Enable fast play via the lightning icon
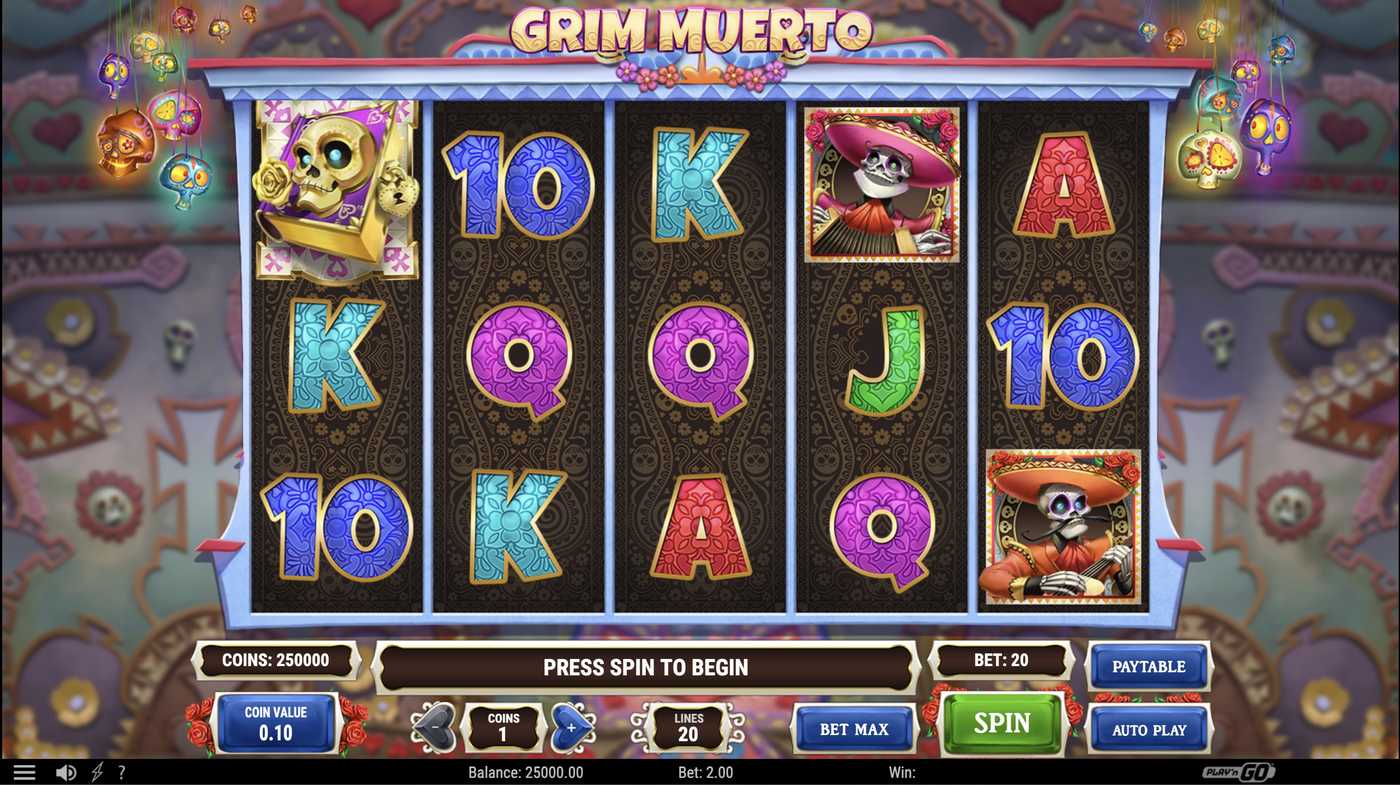The height and width of the screenshot is (785, 1400). click(95, 771)
